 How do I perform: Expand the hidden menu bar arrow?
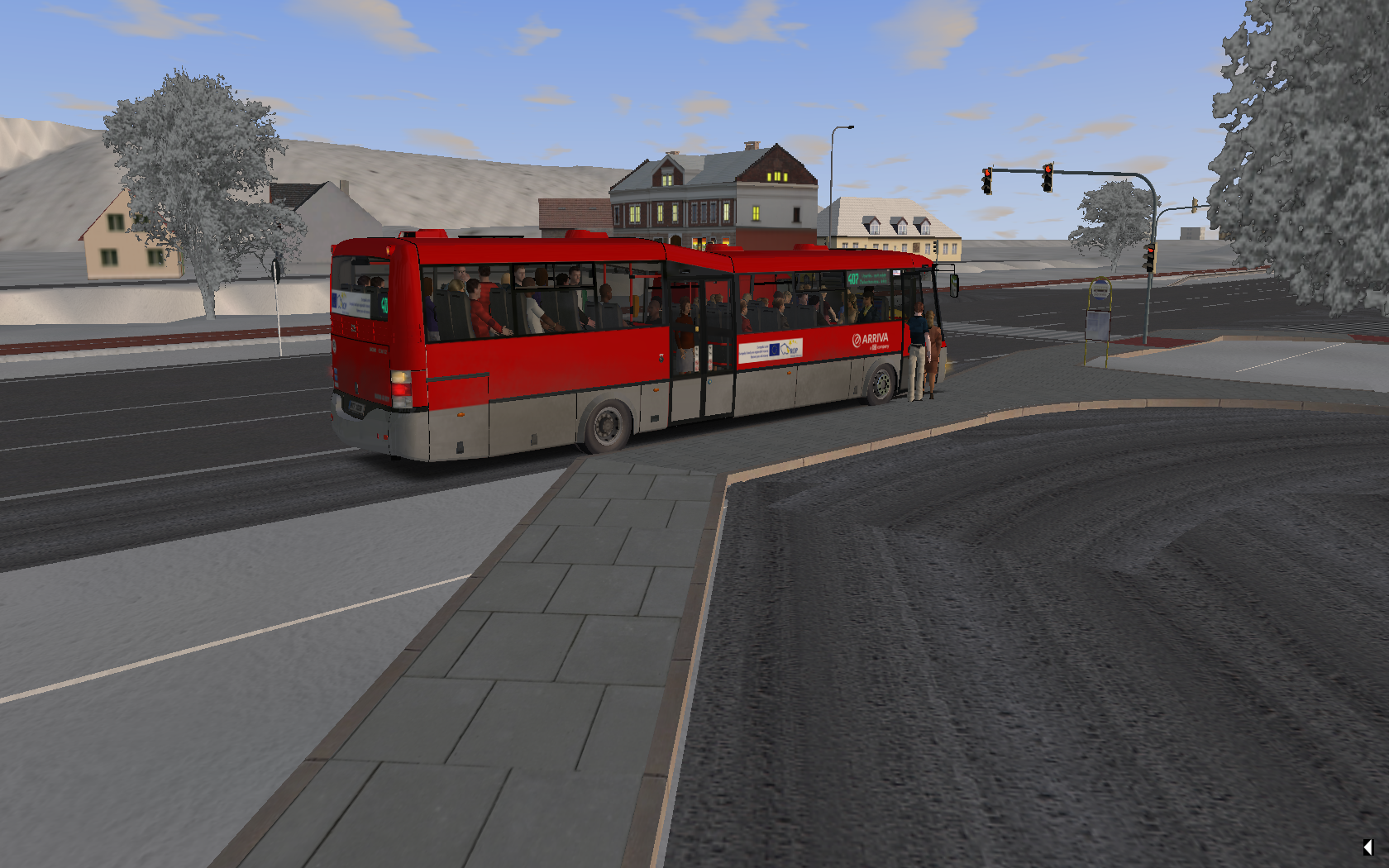pyautogui.click(x=1368, y=847)
